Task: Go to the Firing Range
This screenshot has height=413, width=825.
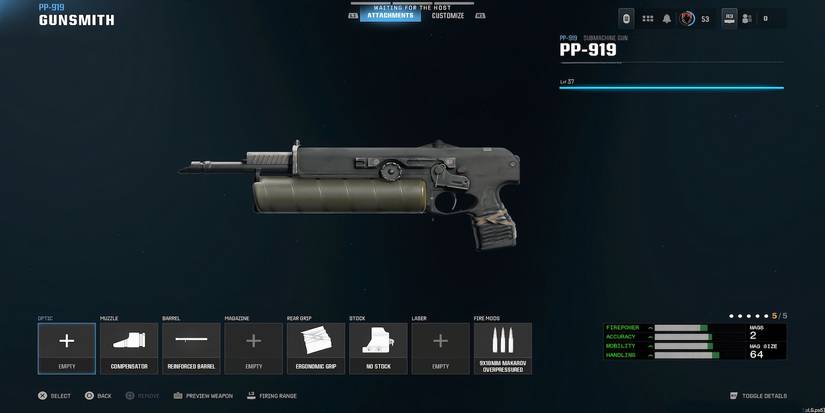Action: tap(271, 396)
